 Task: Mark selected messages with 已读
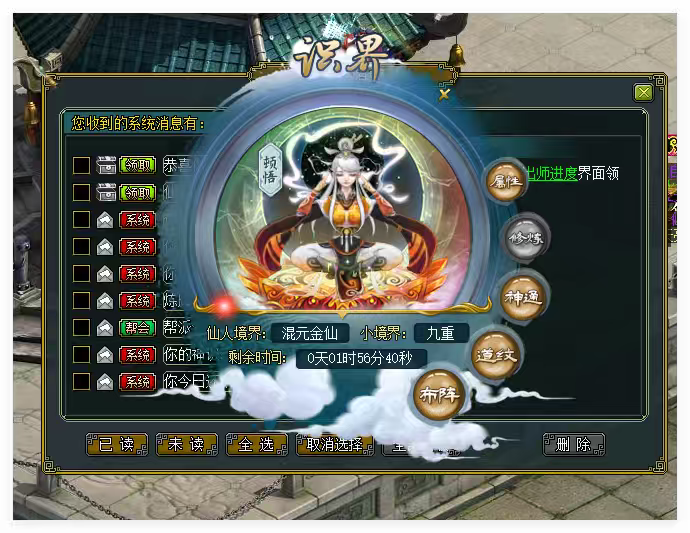tap(117, 444)
